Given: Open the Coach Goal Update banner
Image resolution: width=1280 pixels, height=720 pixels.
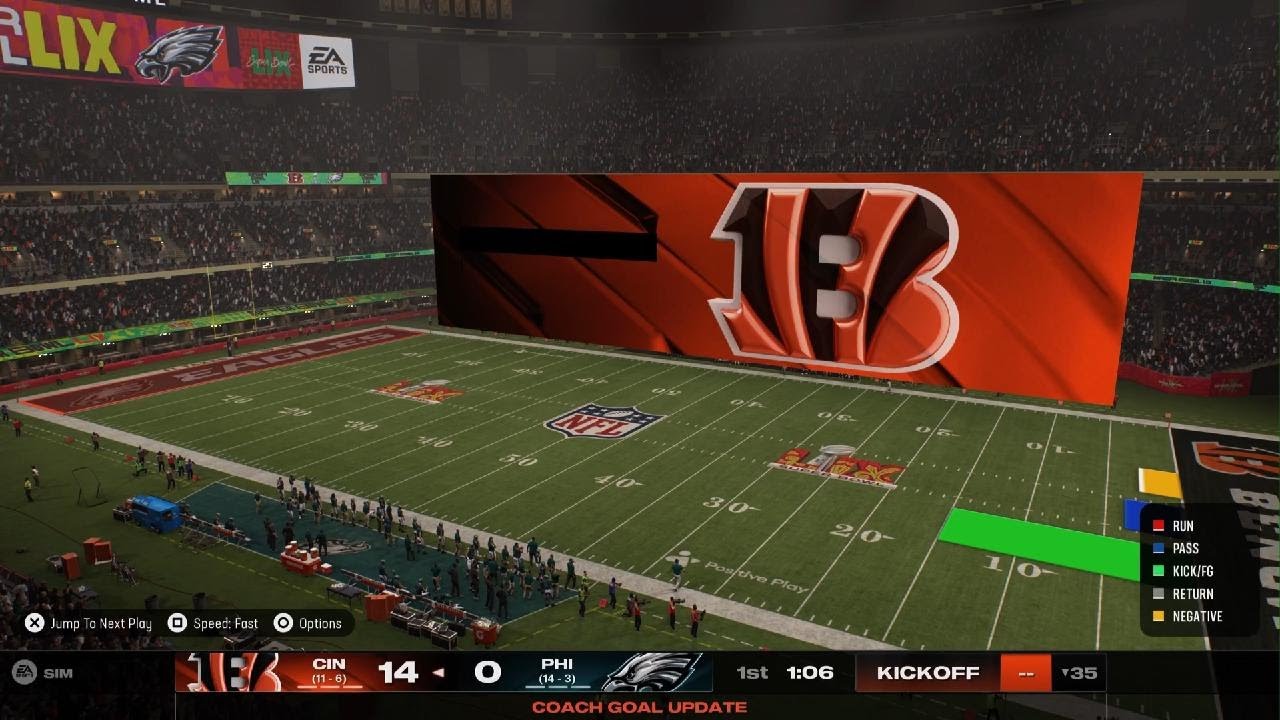Looking at the screenshot, I should (x=639, y=707).
